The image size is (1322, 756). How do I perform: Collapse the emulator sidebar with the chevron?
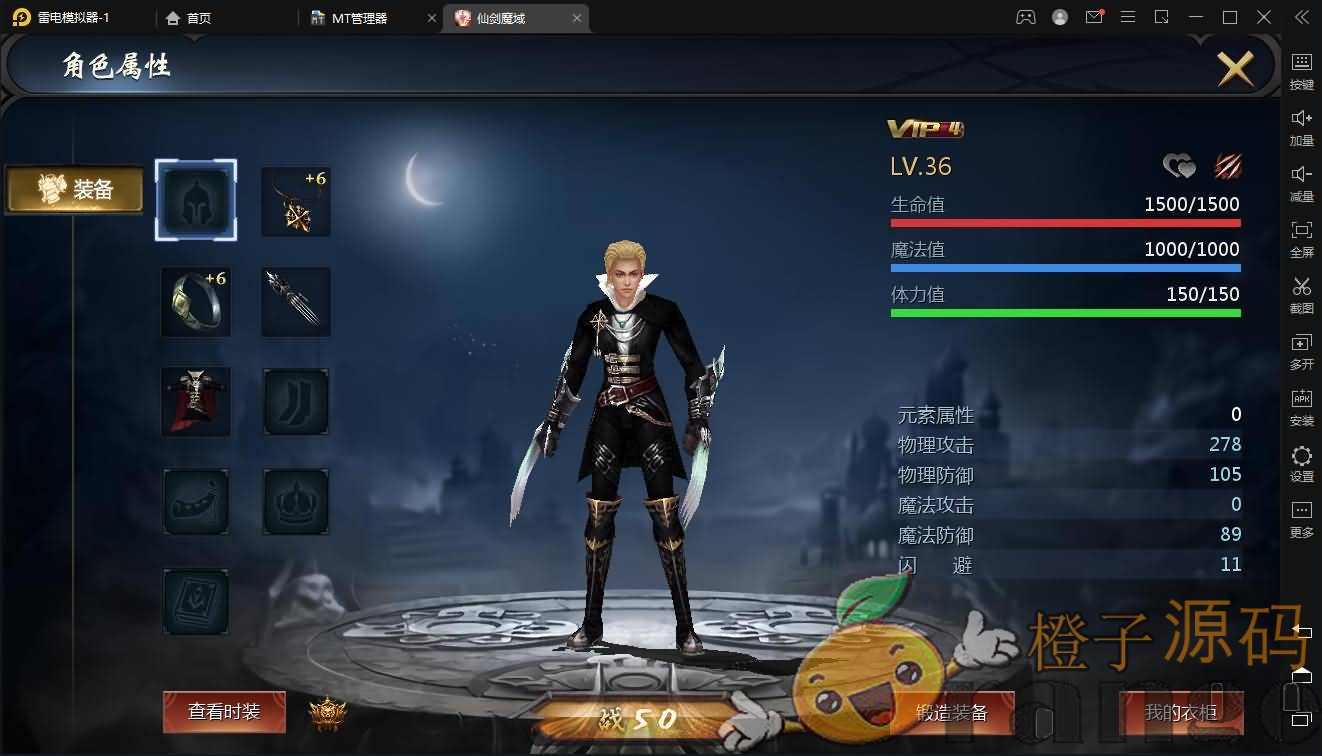(1301, 17)
